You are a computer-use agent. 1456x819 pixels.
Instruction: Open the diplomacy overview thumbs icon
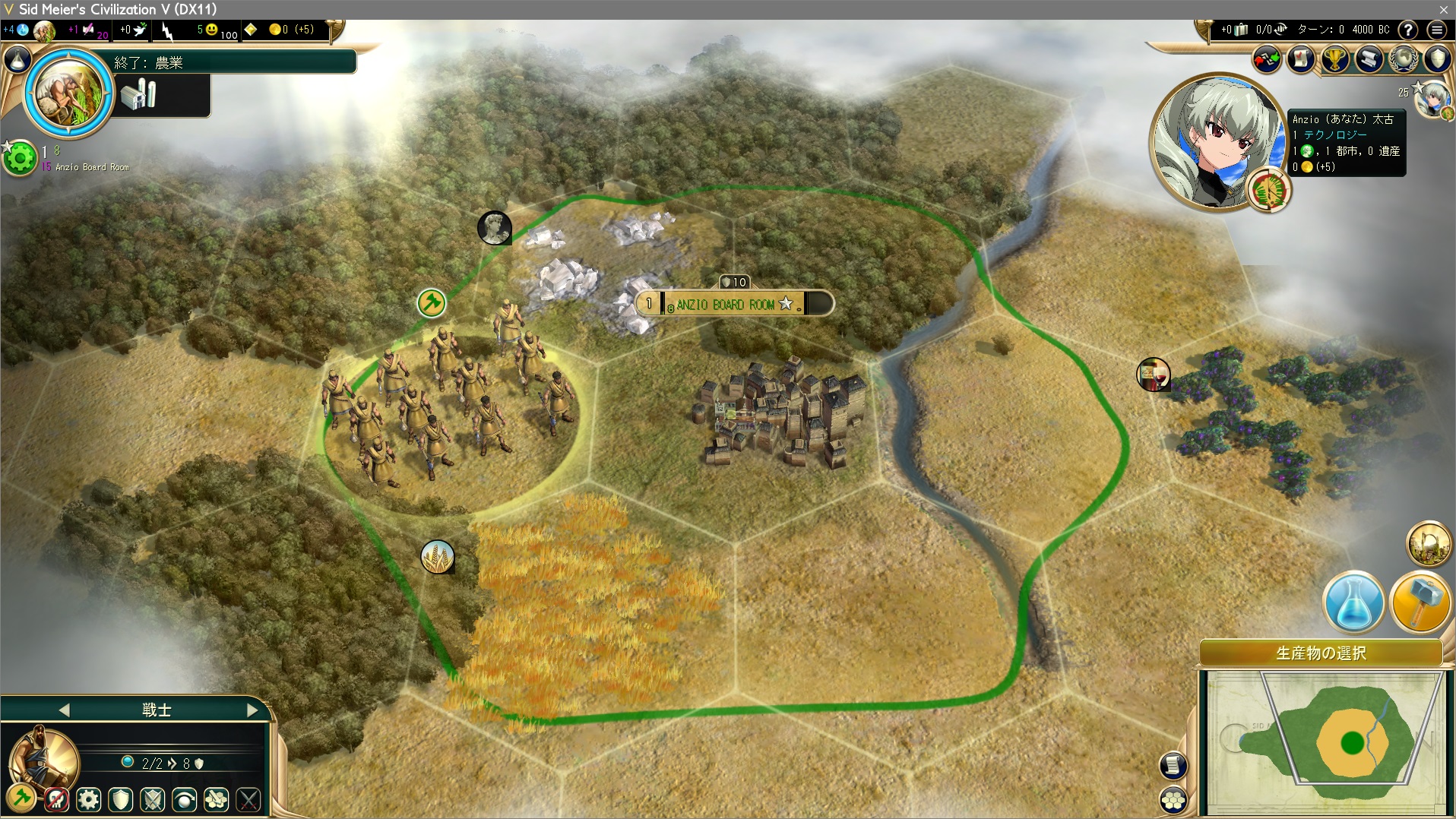coord(1266,59)
